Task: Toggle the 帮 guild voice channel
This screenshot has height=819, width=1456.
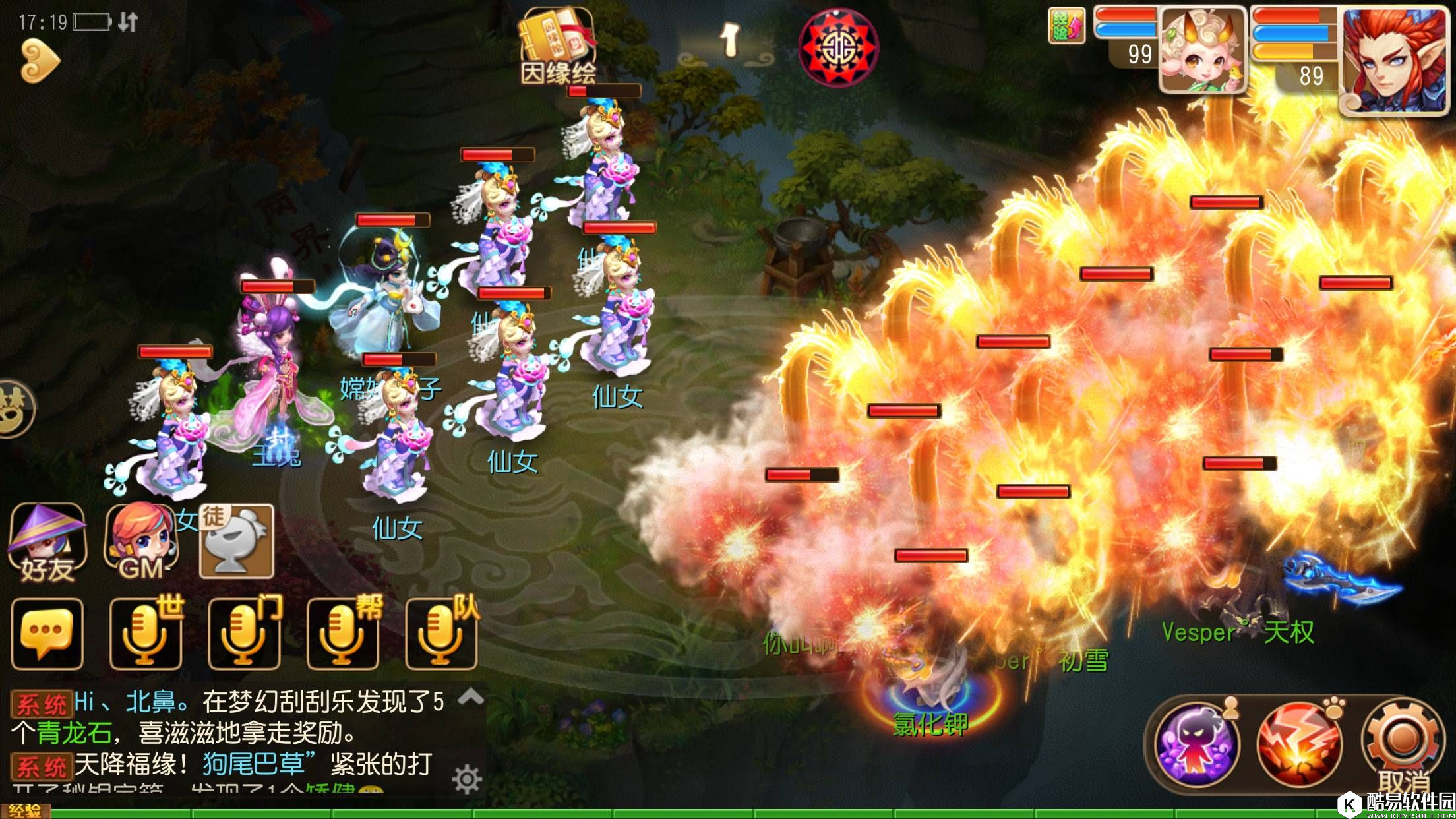Action: coord(343,632)
